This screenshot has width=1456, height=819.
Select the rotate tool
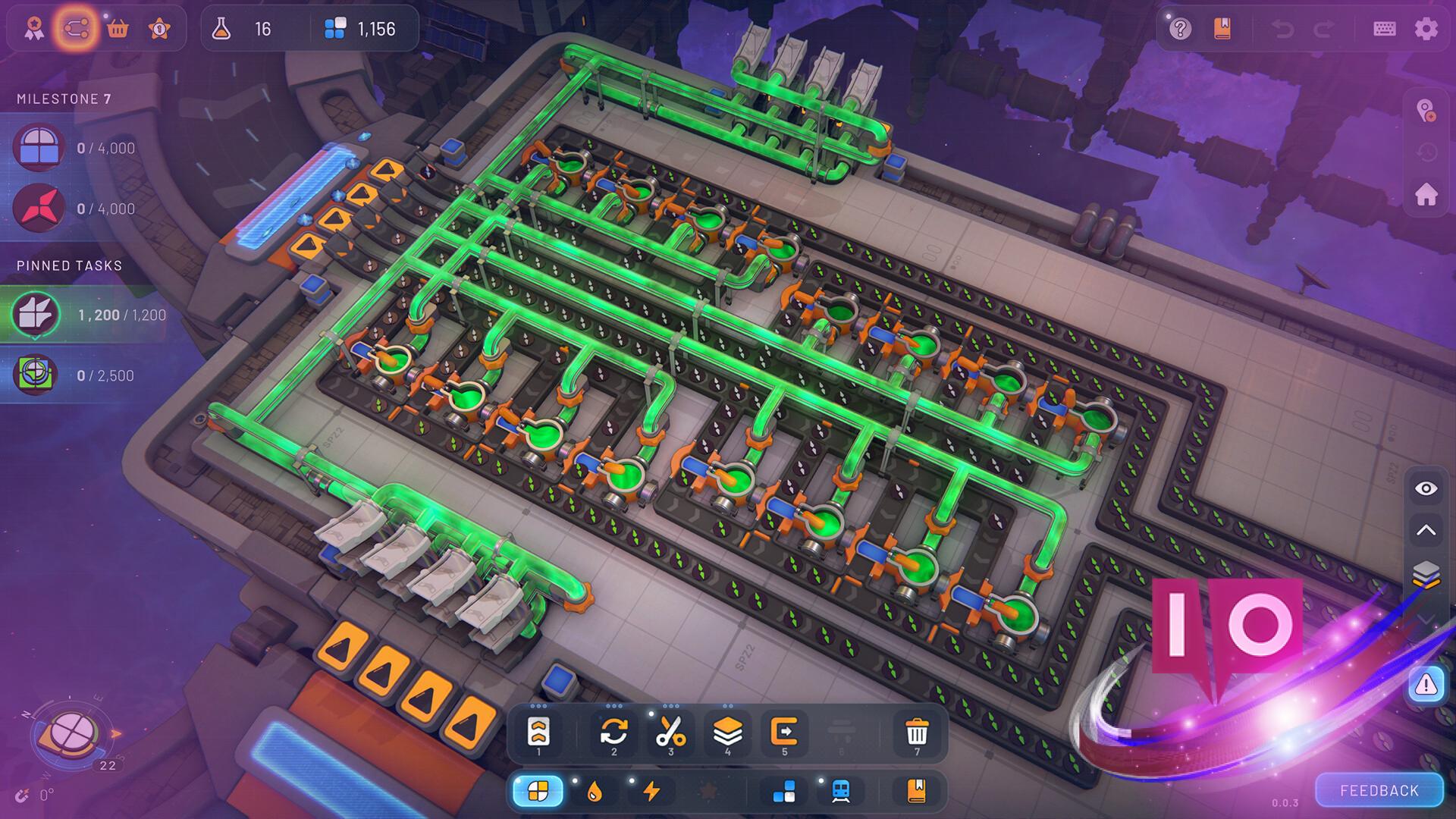tap(613, 730)
